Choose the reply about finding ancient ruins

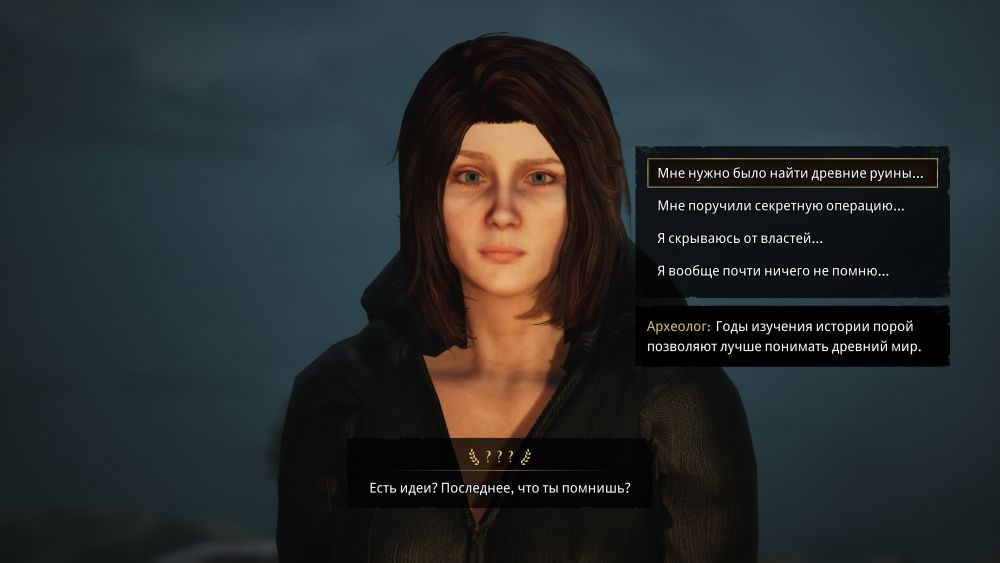791,174
